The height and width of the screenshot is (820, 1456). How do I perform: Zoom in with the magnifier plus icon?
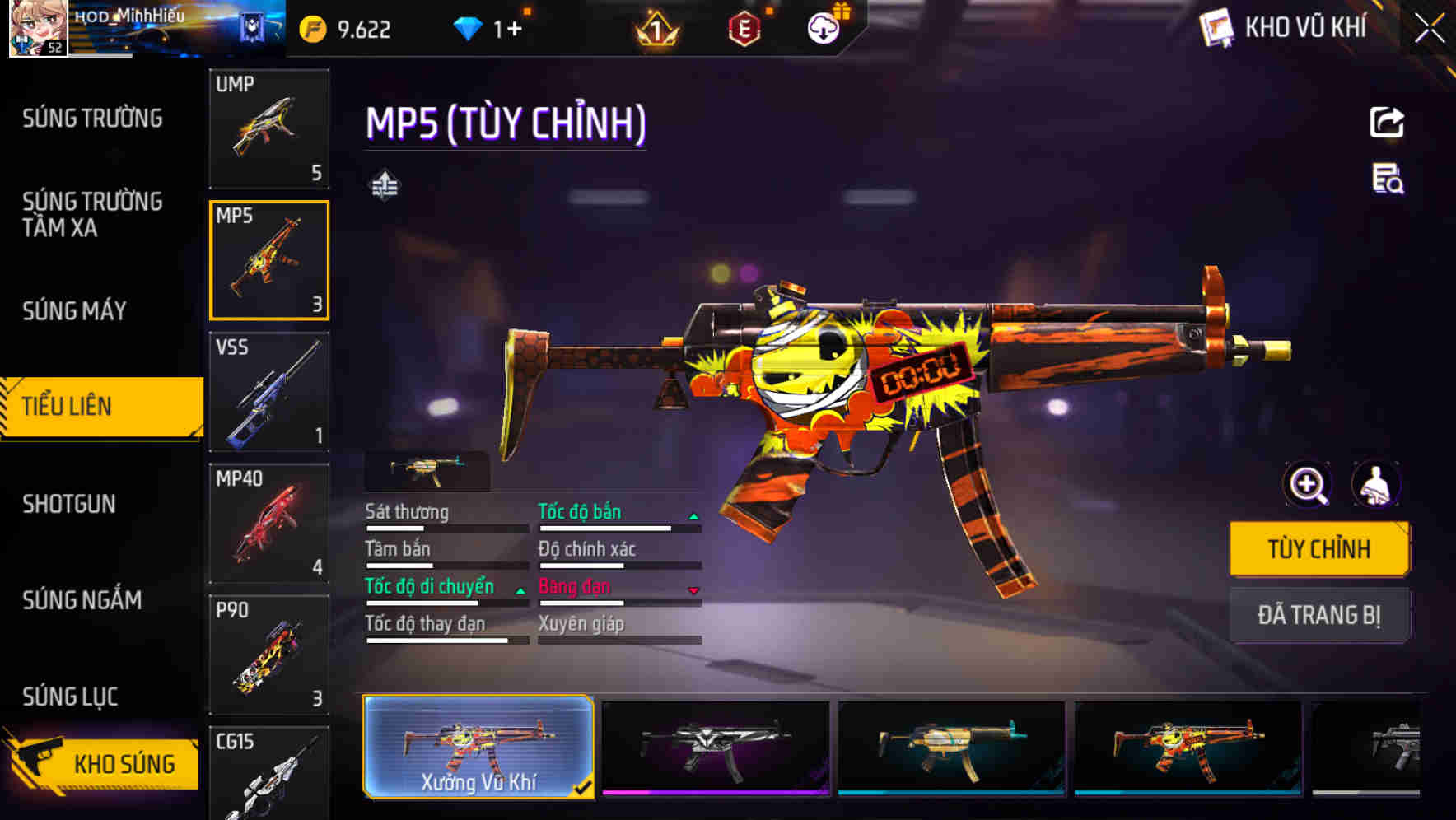point(1307,484)
